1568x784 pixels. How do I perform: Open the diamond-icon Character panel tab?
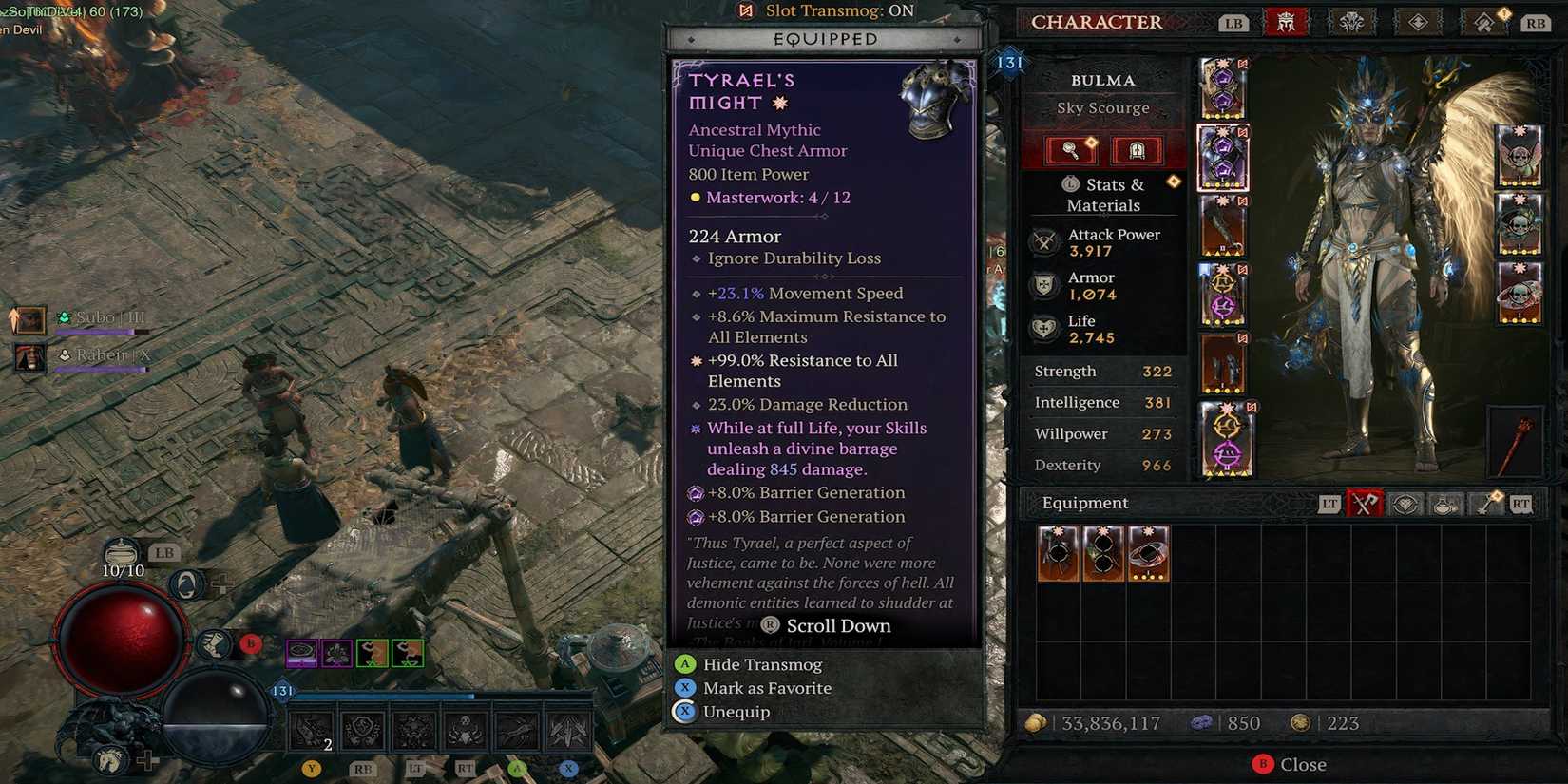[x=1418, y=22]
